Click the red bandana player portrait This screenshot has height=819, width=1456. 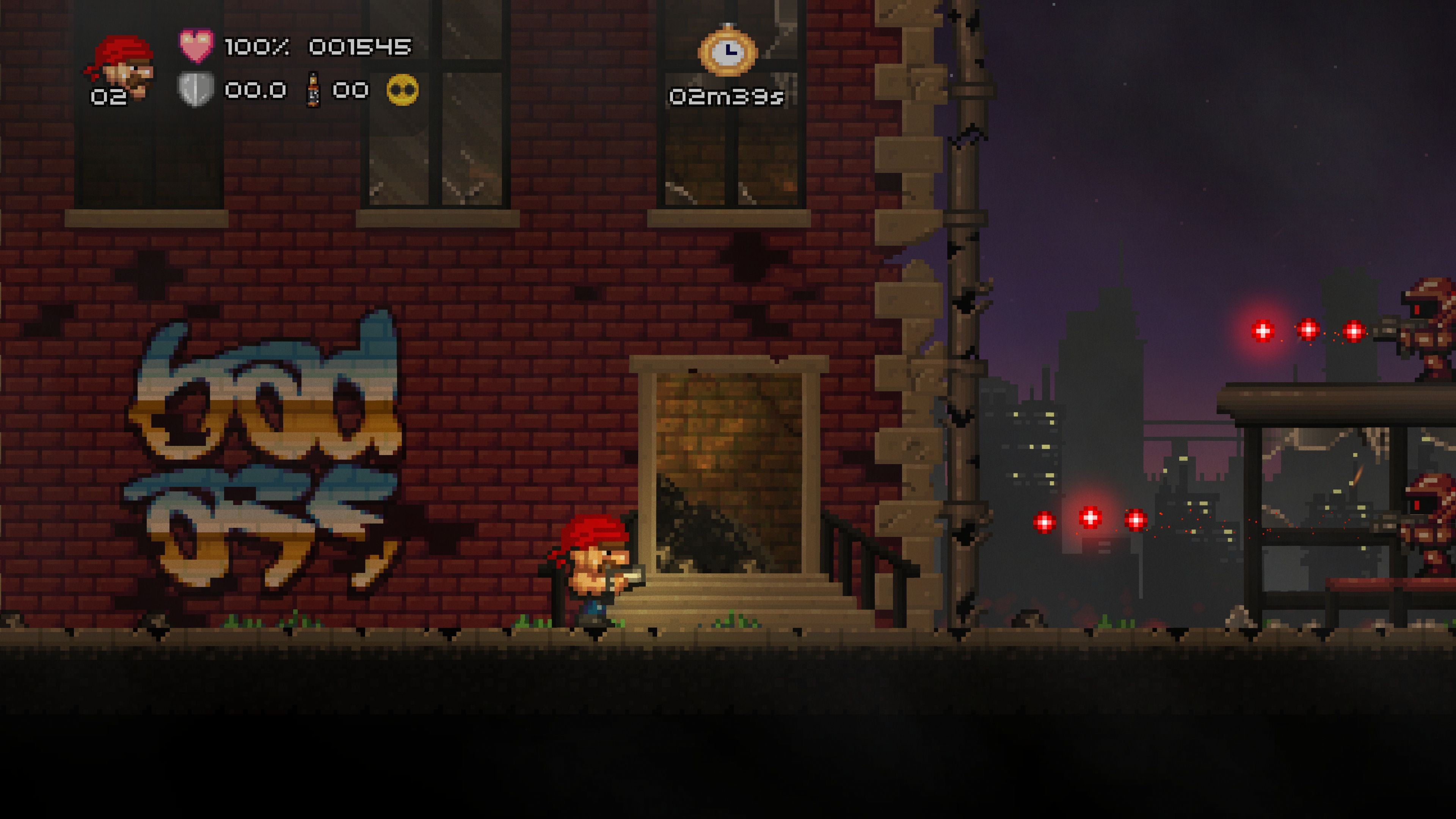click(121, 67)
